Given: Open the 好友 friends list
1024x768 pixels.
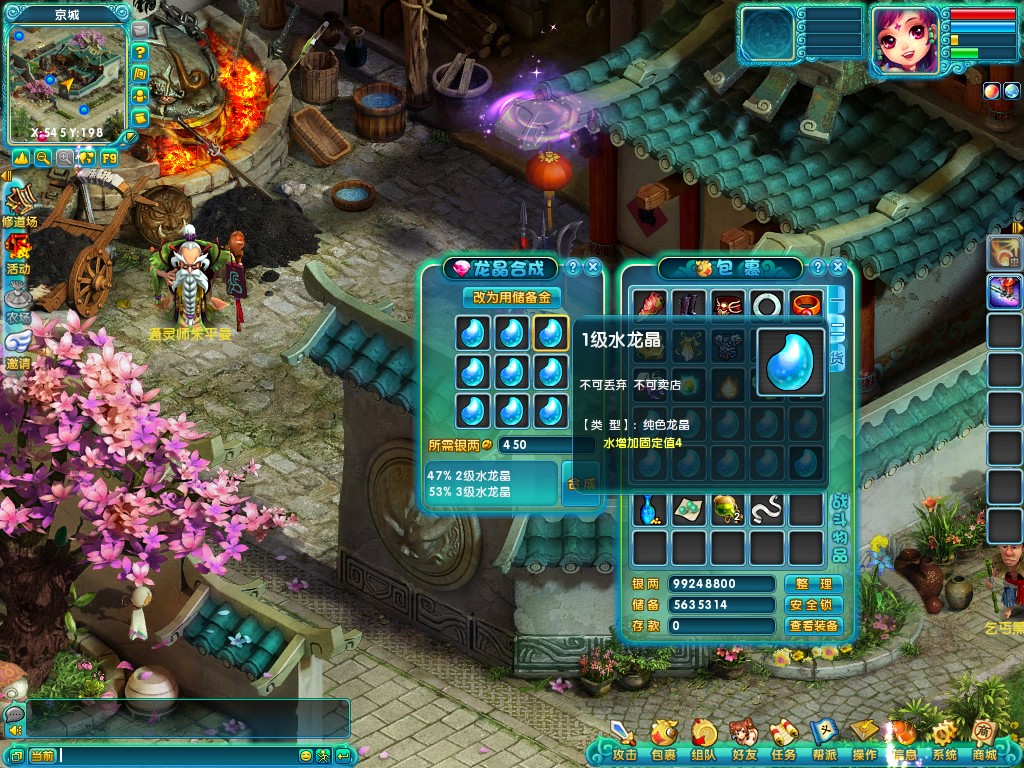Looking at the screenshot, I should (744, 742).
